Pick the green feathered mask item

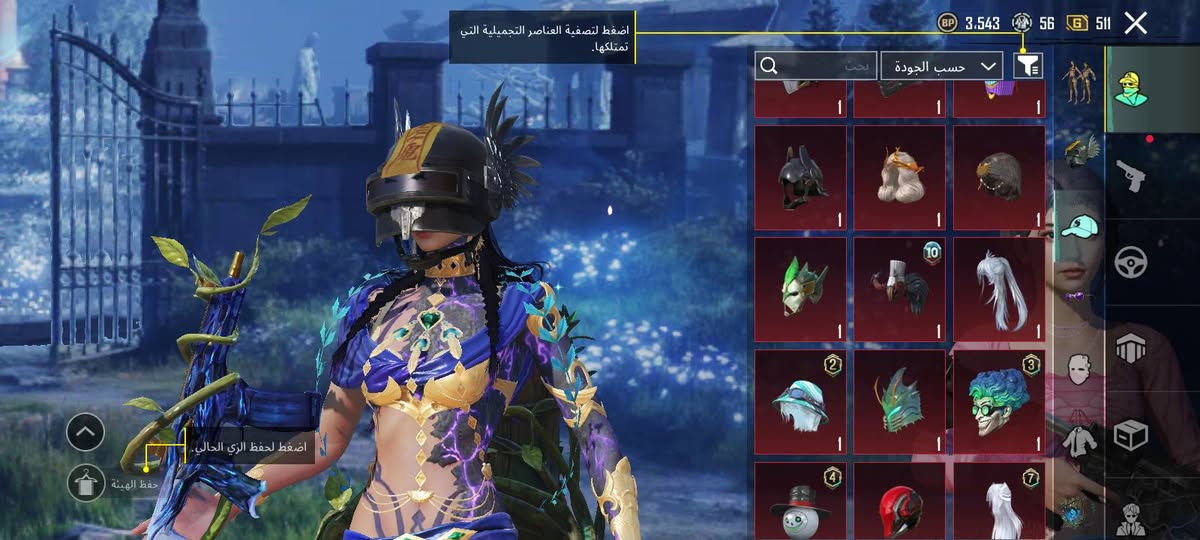800,290
